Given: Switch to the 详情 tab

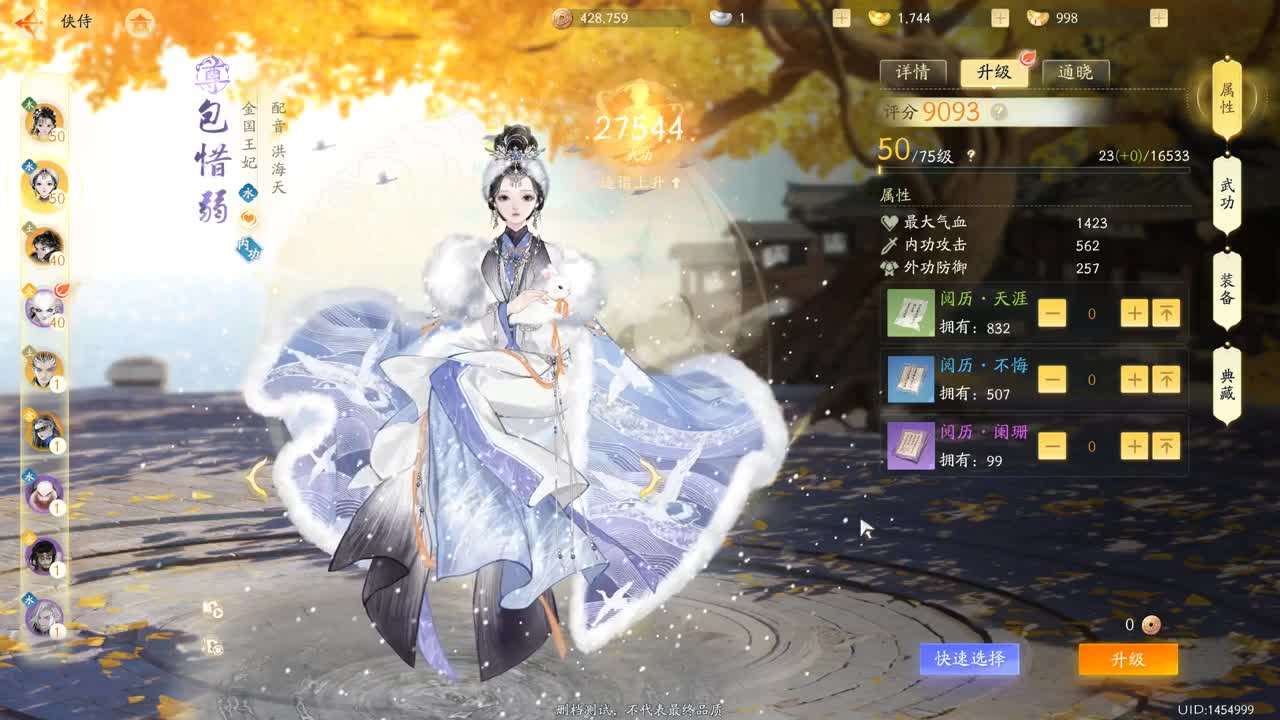Looking at the screenshot, I should (913, 71).
